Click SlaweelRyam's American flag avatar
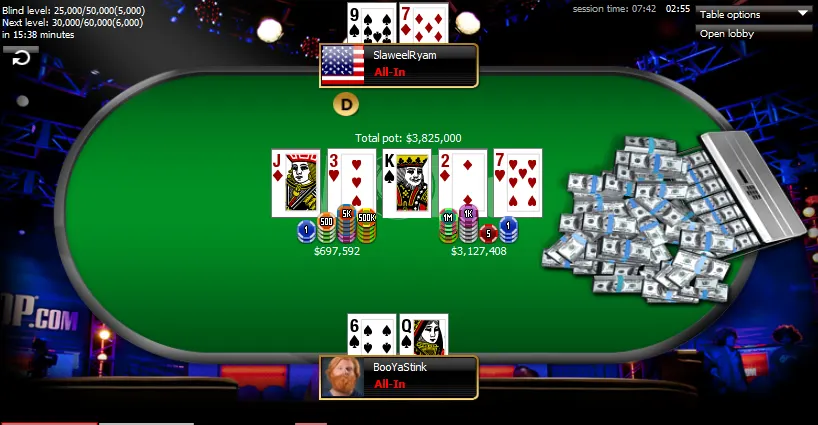This screenshot has height=425, width=818. (x=343, y=65)
